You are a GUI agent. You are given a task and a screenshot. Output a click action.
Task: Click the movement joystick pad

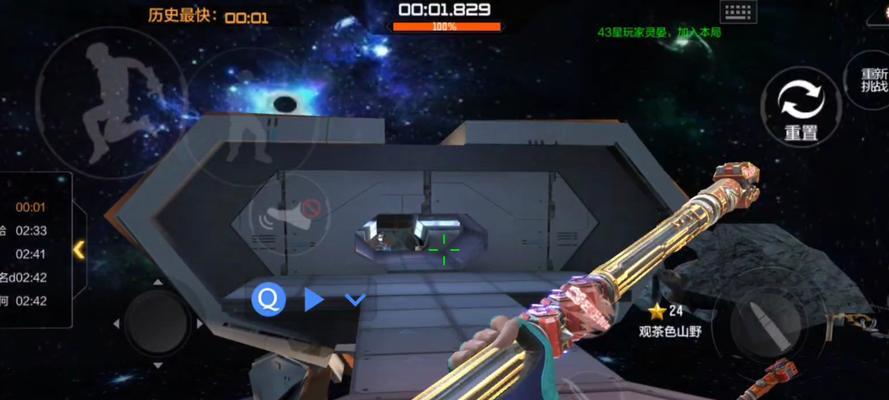click(x=157, y=323)
